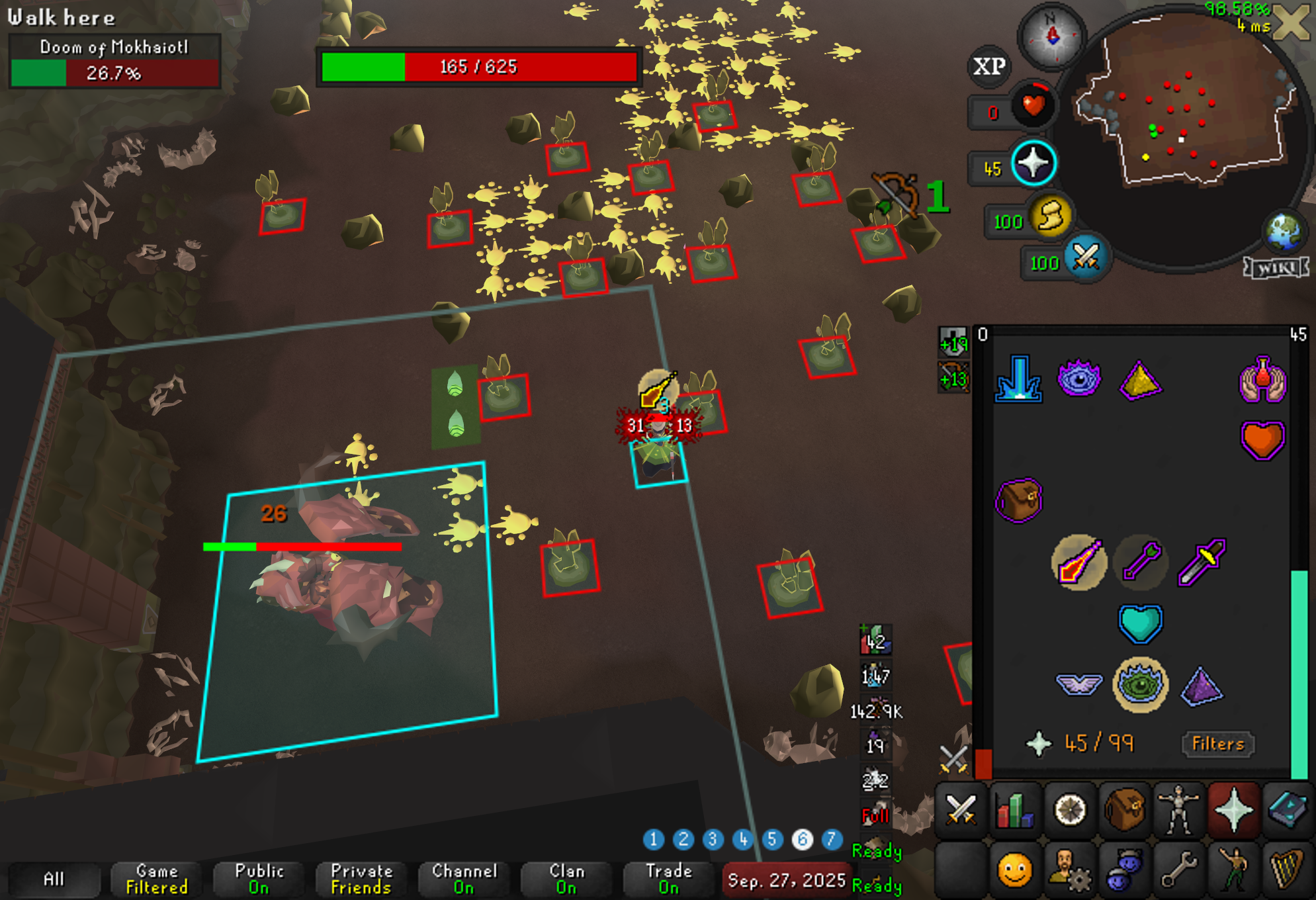Viewport: 1316px width, 900px height.
Task: Open the Magic spellbook tab
Action: [1288, 809]
